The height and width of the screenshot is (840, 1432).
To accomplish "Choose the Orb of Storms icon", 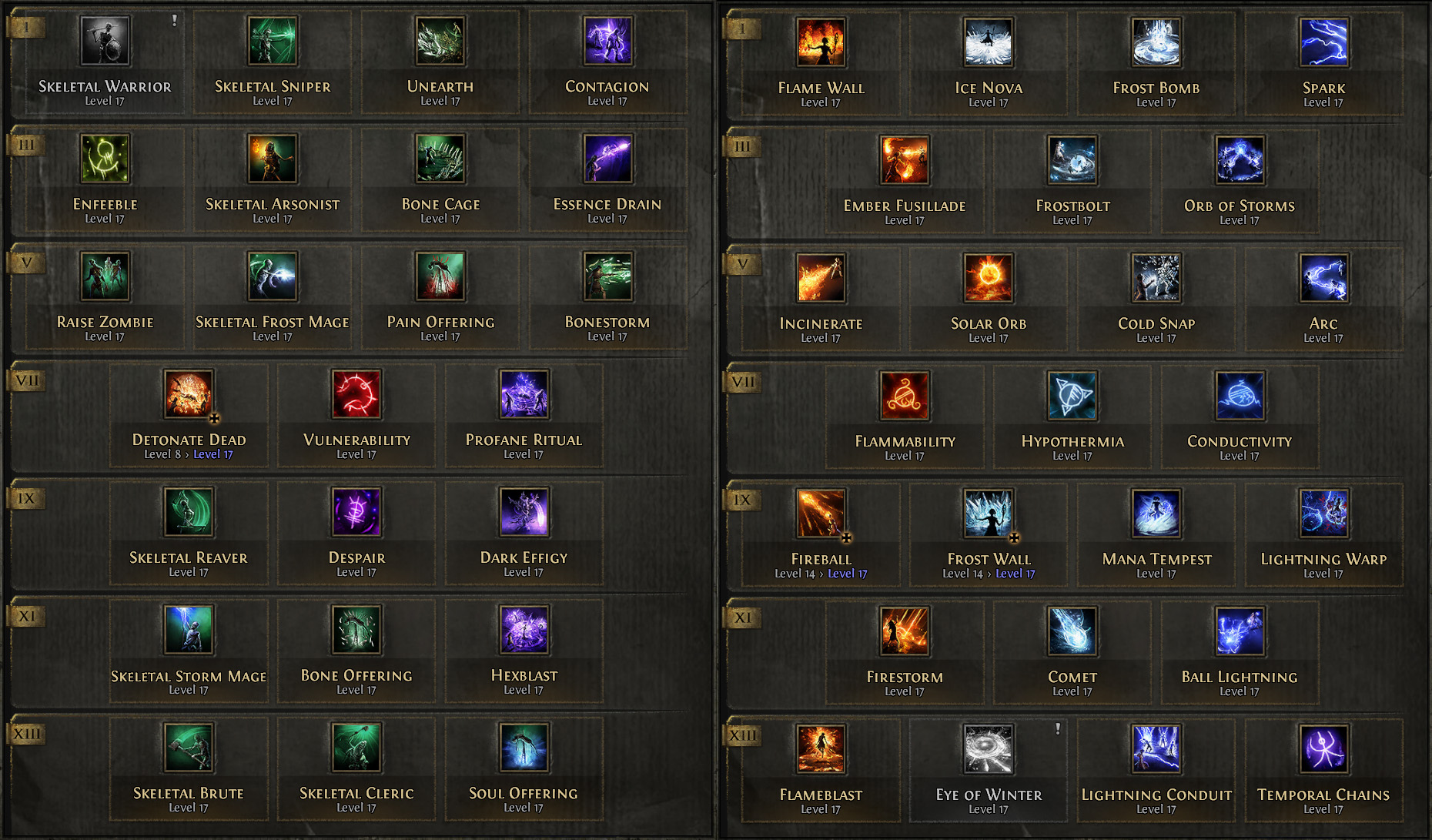I will [x=1240, y=162].
